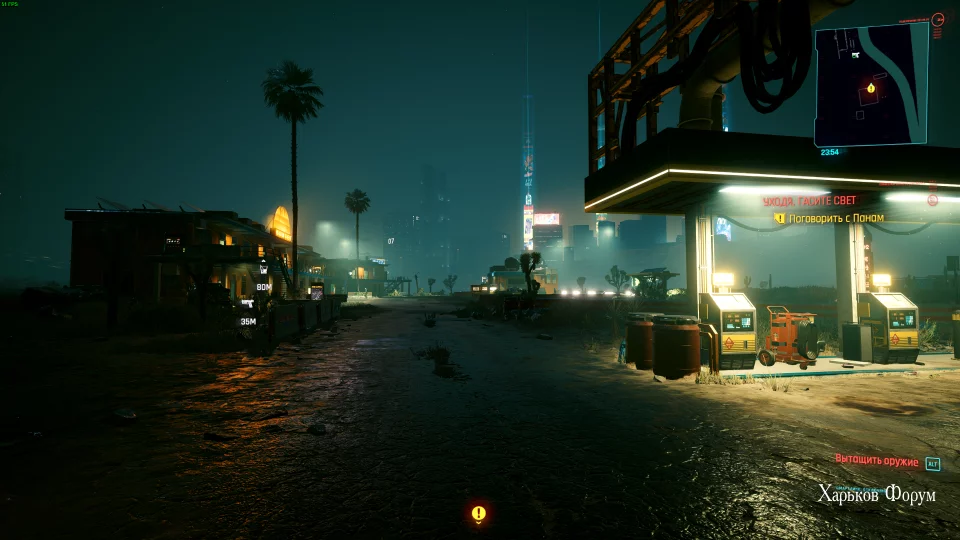Select the yellow quest marker on the minimap

(871, 88)
